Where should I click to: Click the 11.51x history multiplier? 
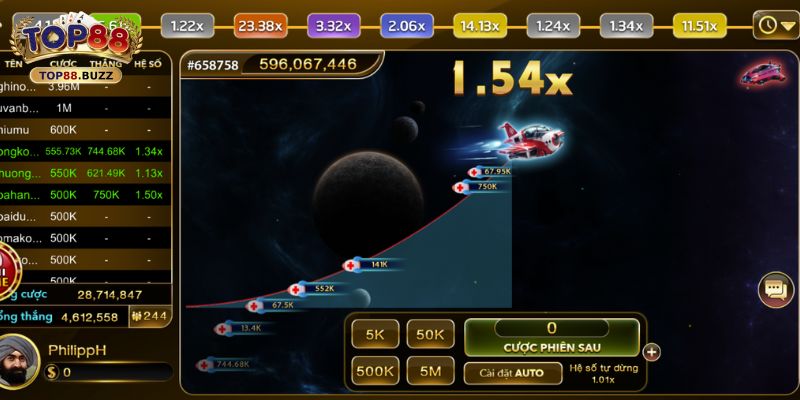pyautogui.click(x=699, y=25)
